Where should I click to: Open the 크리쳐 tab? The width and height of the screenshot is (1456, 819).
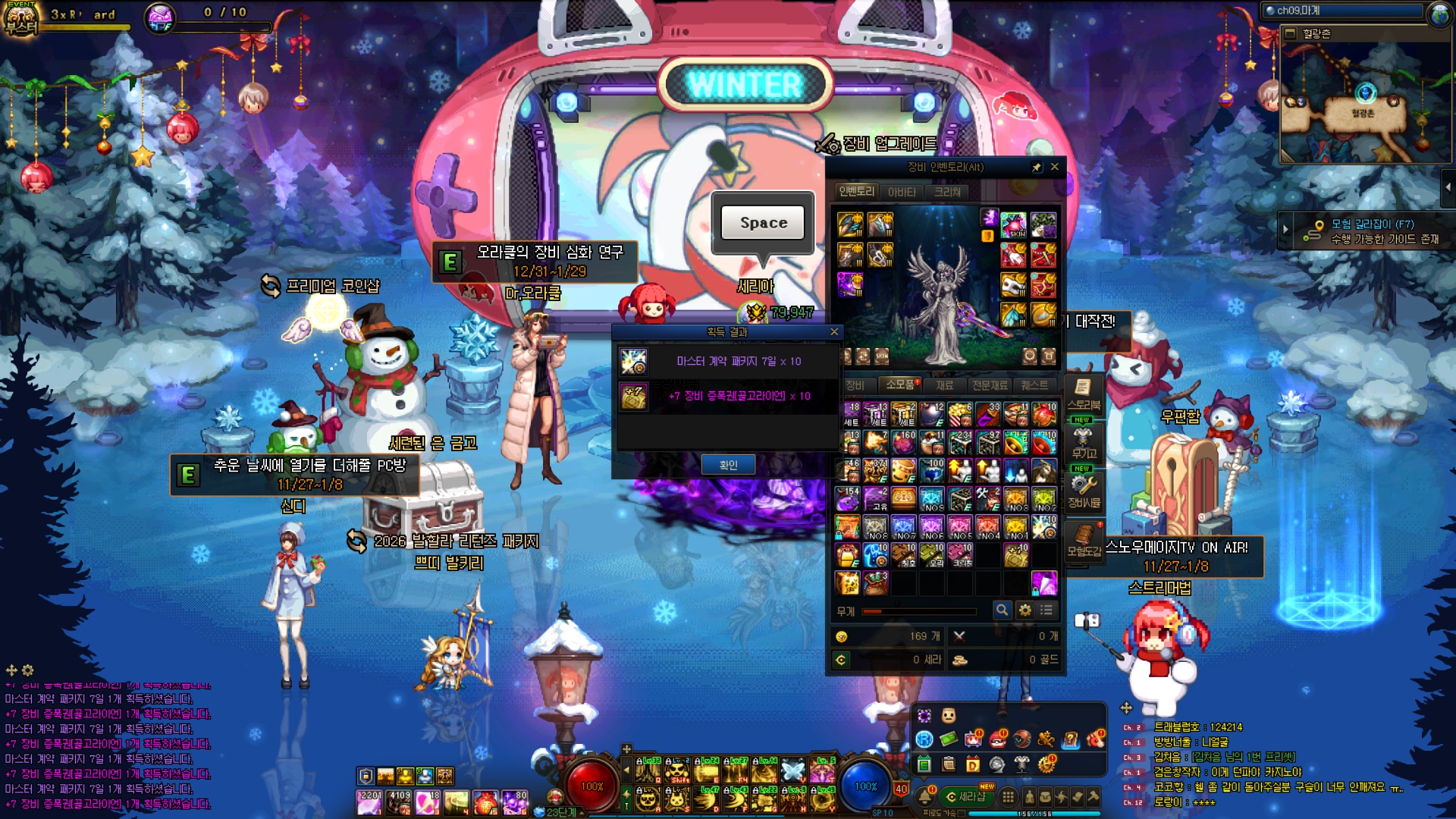click(x=947, y=192)
